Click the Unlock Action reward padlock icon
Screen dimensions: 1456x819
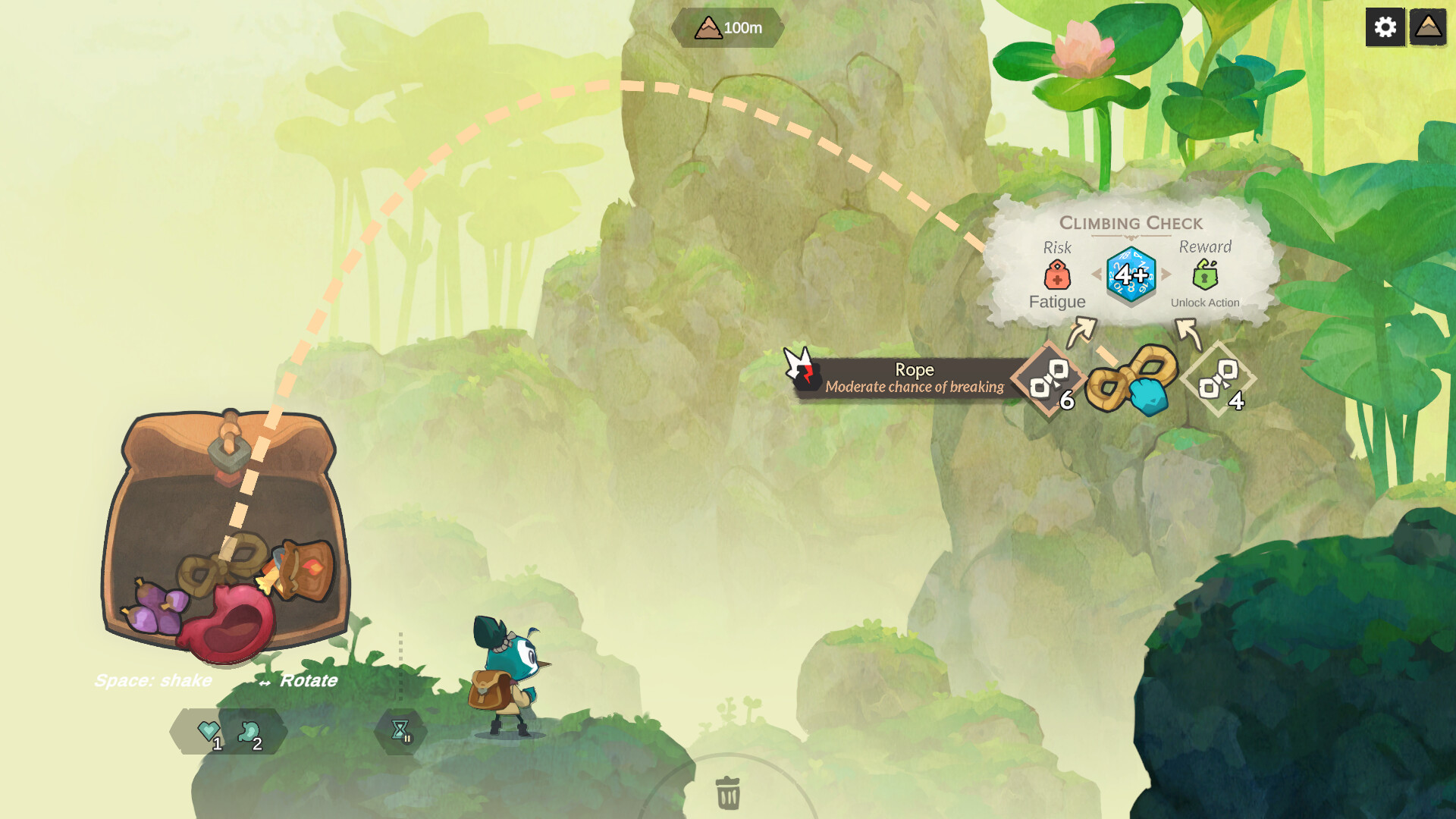pyautogui.click(x=1206, y=275)
